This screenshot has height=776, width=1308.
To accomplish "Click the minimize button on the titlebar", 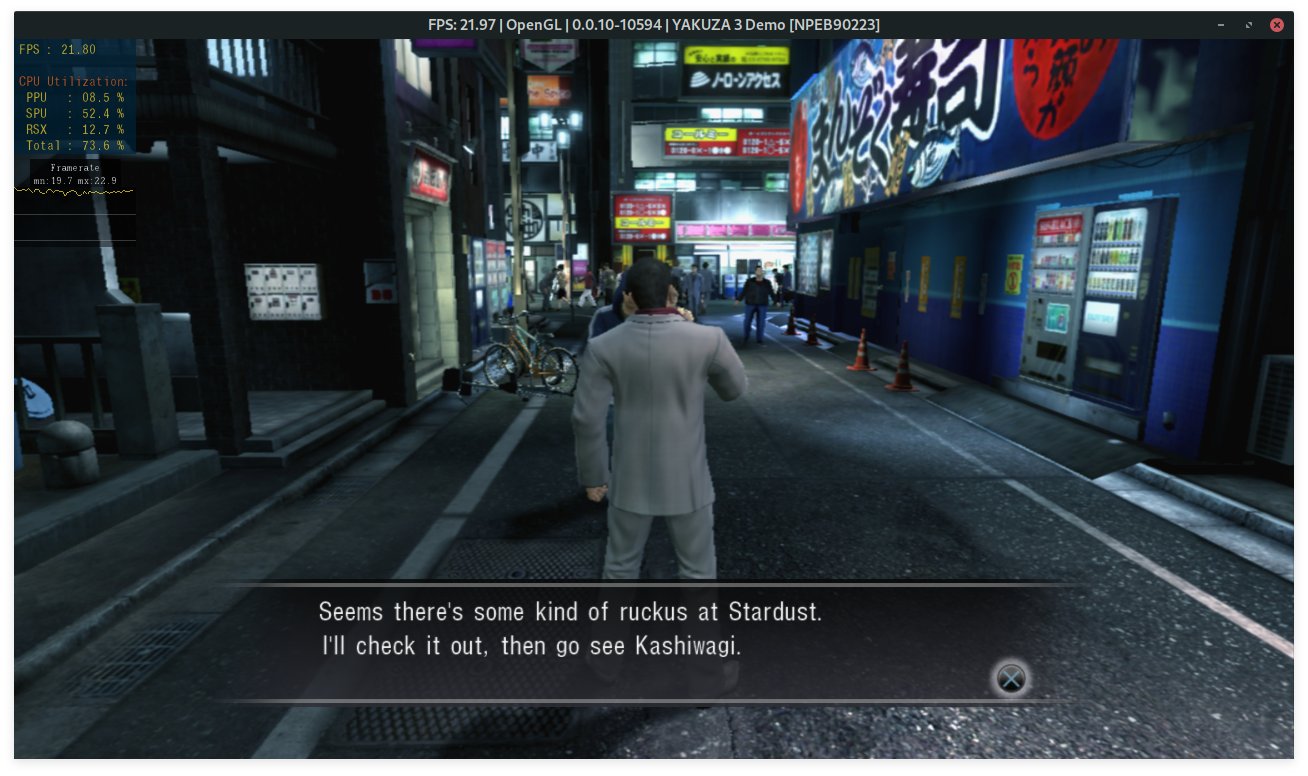I will point(1220,25).
